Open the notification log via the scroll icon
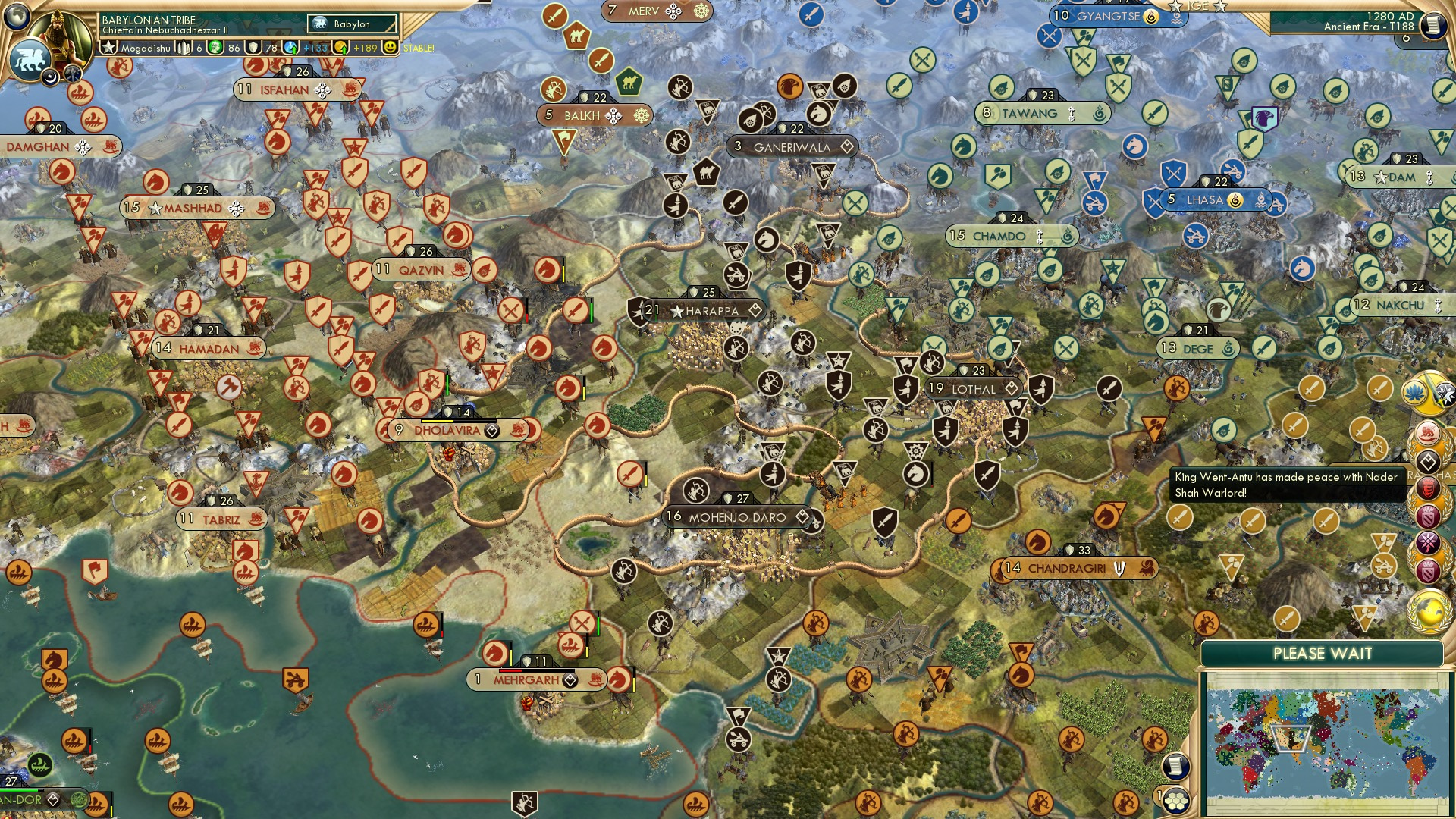The width and height of the screenshot is (1456, 819). click(1176, 767)
